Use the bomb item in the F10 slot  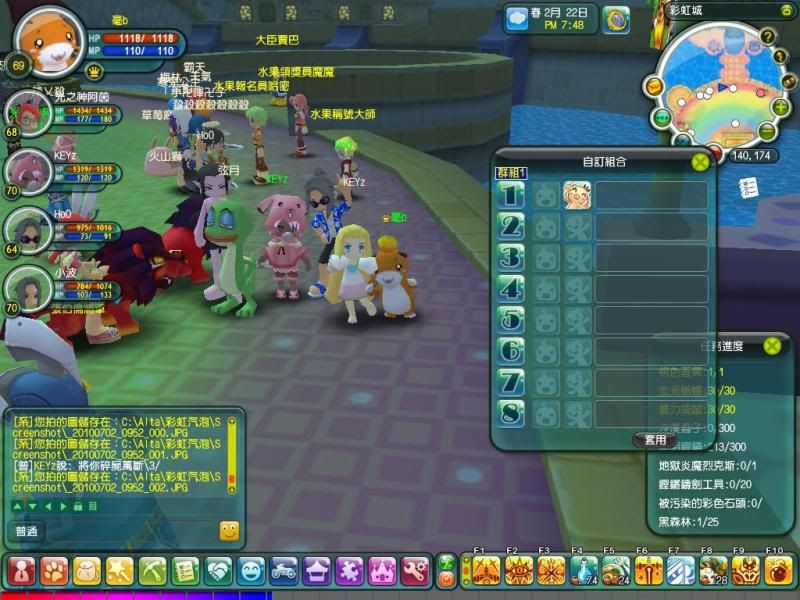point(778,571)
